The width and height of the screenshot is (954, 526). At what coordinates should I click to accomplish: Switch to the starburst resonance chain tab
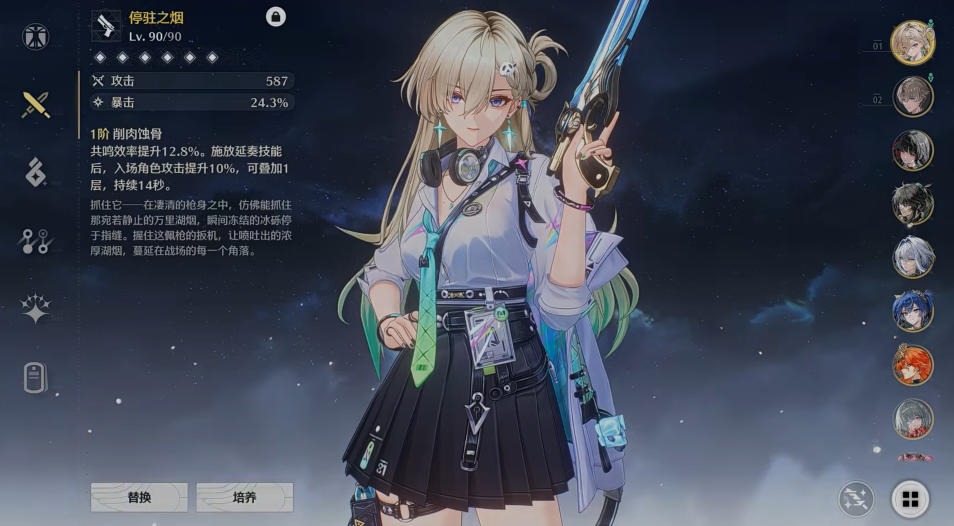point(36,309)
